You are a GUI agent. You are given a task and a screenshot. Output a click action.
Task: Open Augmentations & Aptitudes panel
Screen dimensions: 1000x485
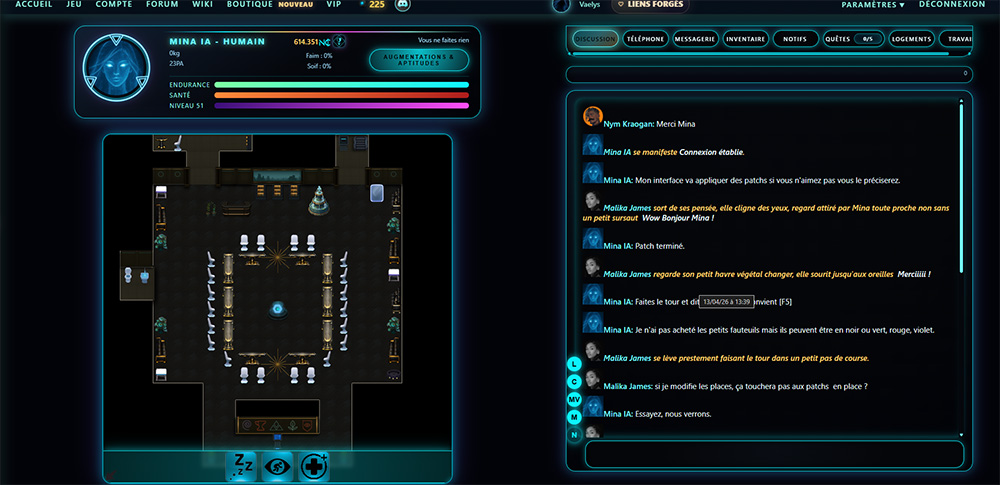click(x=418, y=60)
